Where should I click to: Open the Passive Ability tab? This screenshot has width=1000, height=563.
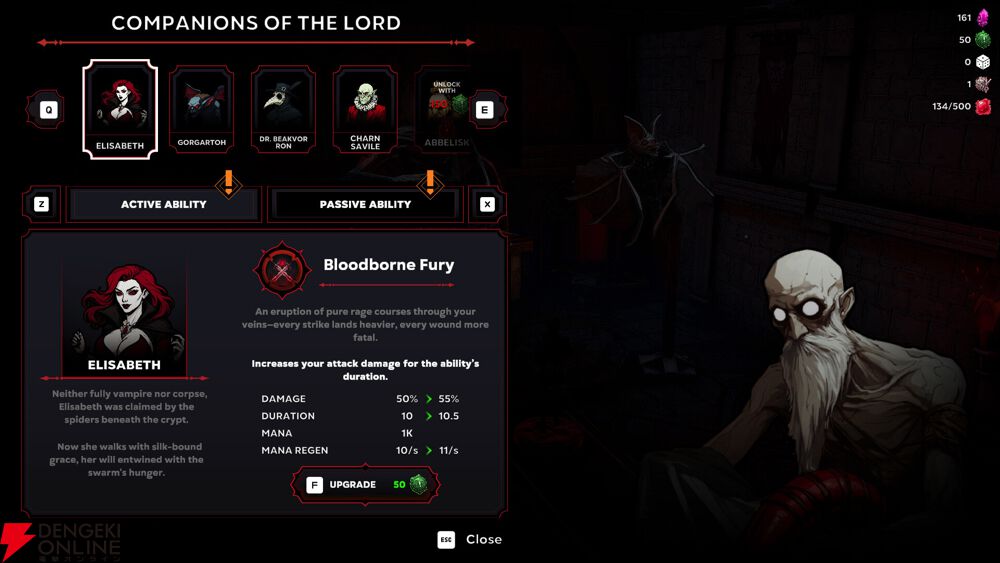tap(365, 204)
